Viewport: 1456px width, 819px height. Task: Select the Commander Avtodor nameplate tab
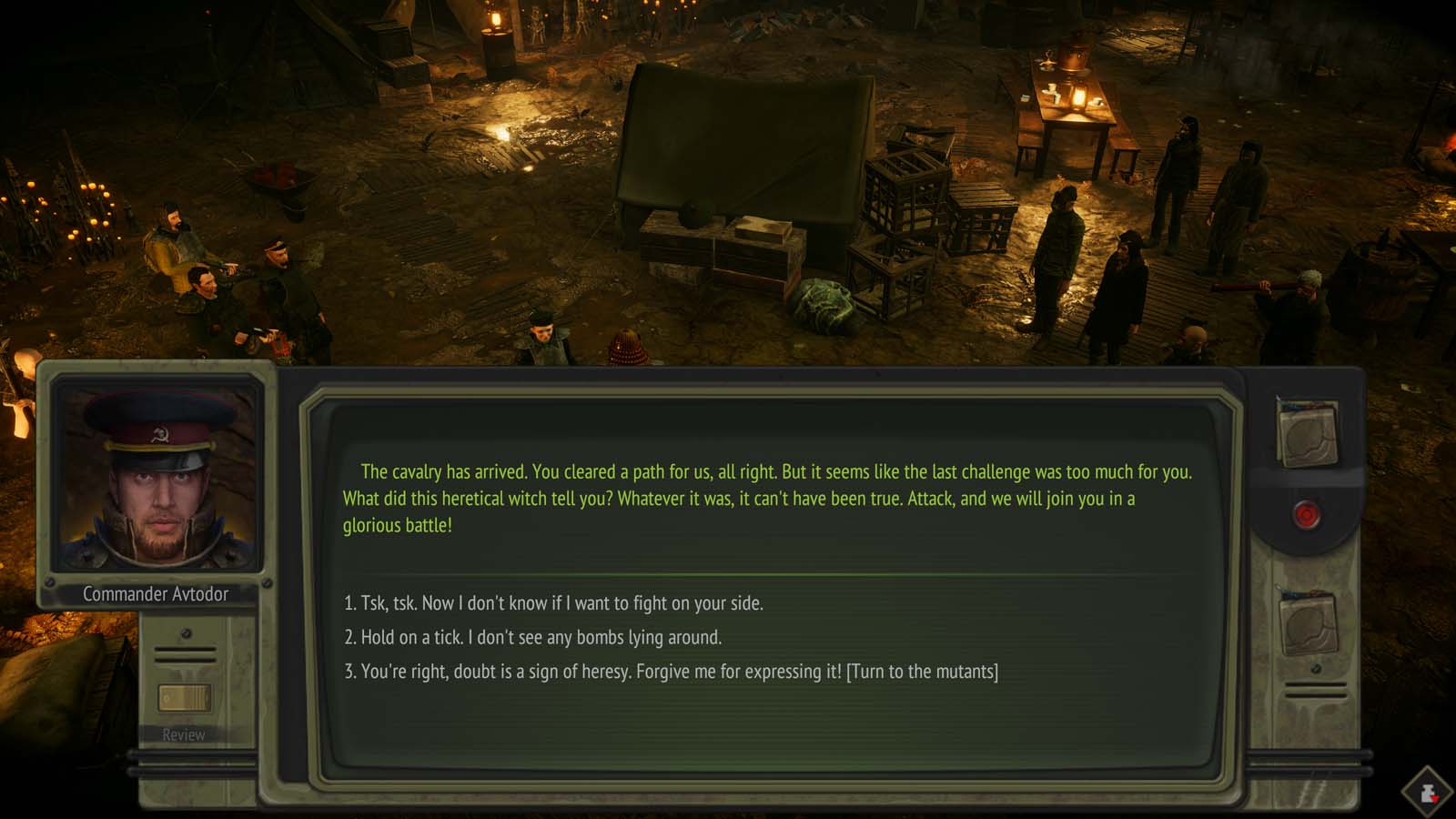(157, 594)
